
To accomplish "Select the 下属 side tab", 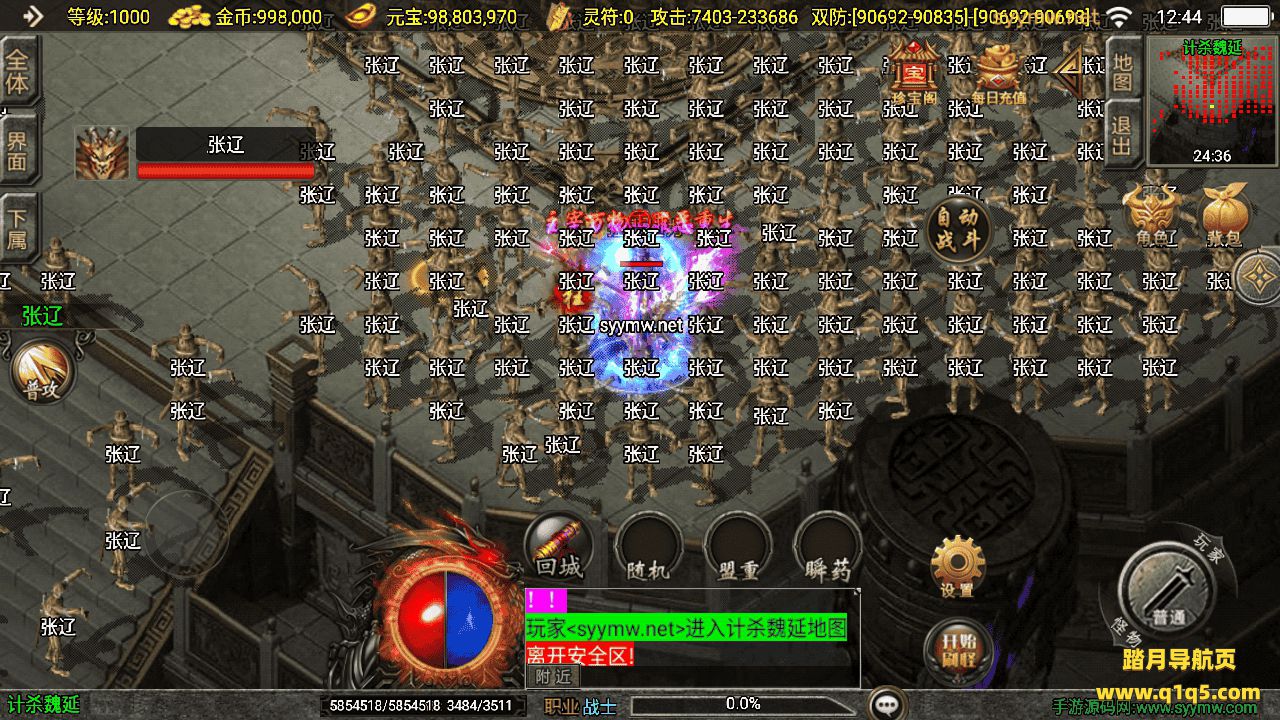I will point(18,228).
